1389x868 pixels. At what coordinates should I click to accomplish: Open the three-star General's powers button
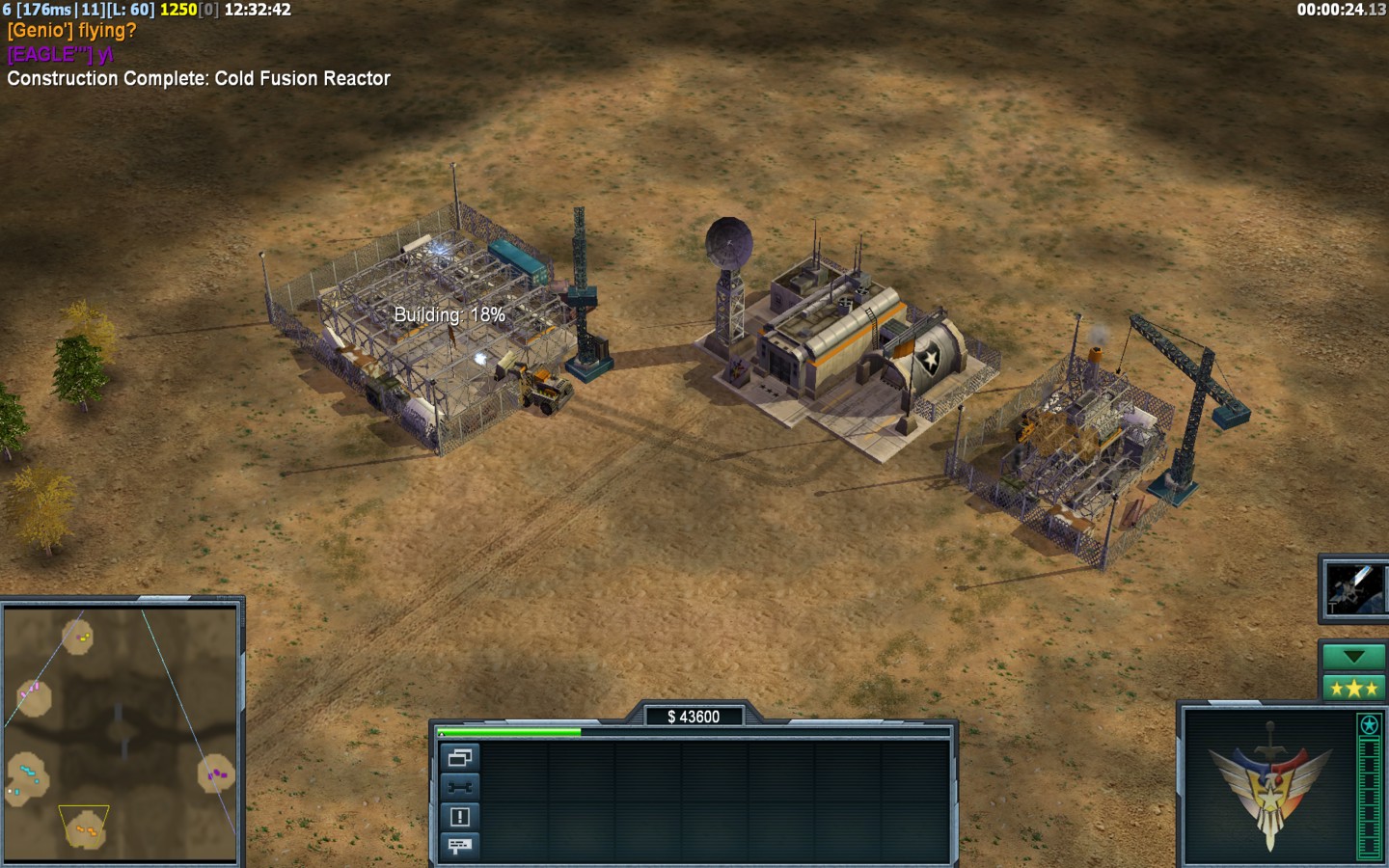(1353, 688)
